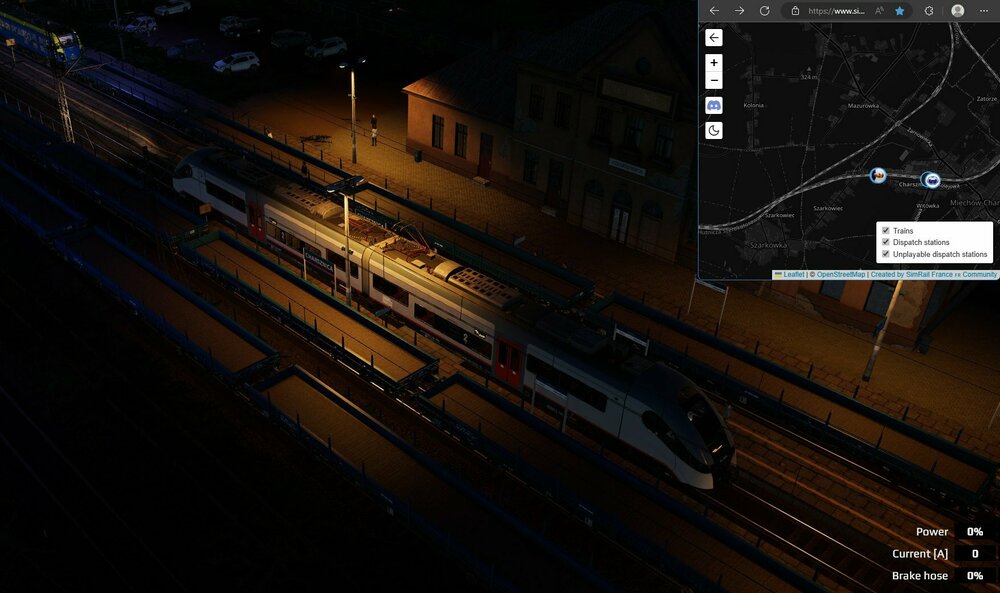Zoom out on the live map
1000x593 pixels.
[x=714, y=81]
